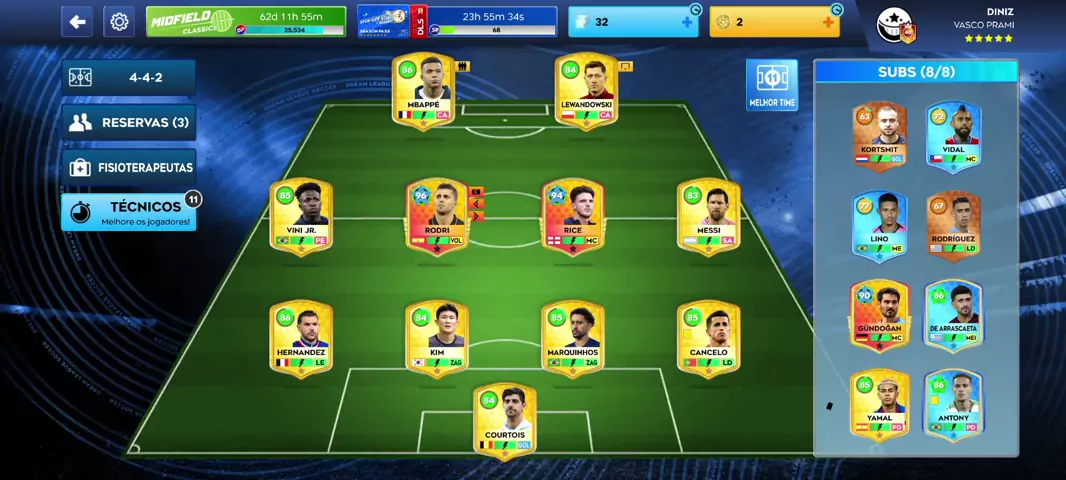Open the 4-4-2 formation selector
The height and width of the screenshot is (480, 1066).
click(129, 77)
